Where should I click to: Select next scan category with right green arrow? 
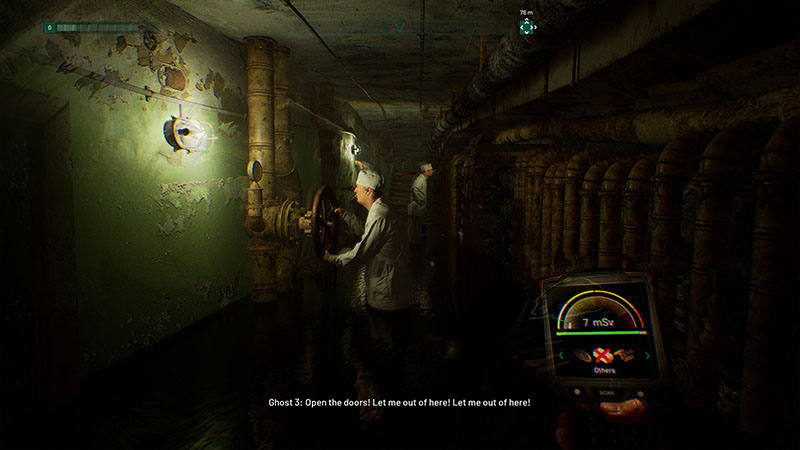647,355
